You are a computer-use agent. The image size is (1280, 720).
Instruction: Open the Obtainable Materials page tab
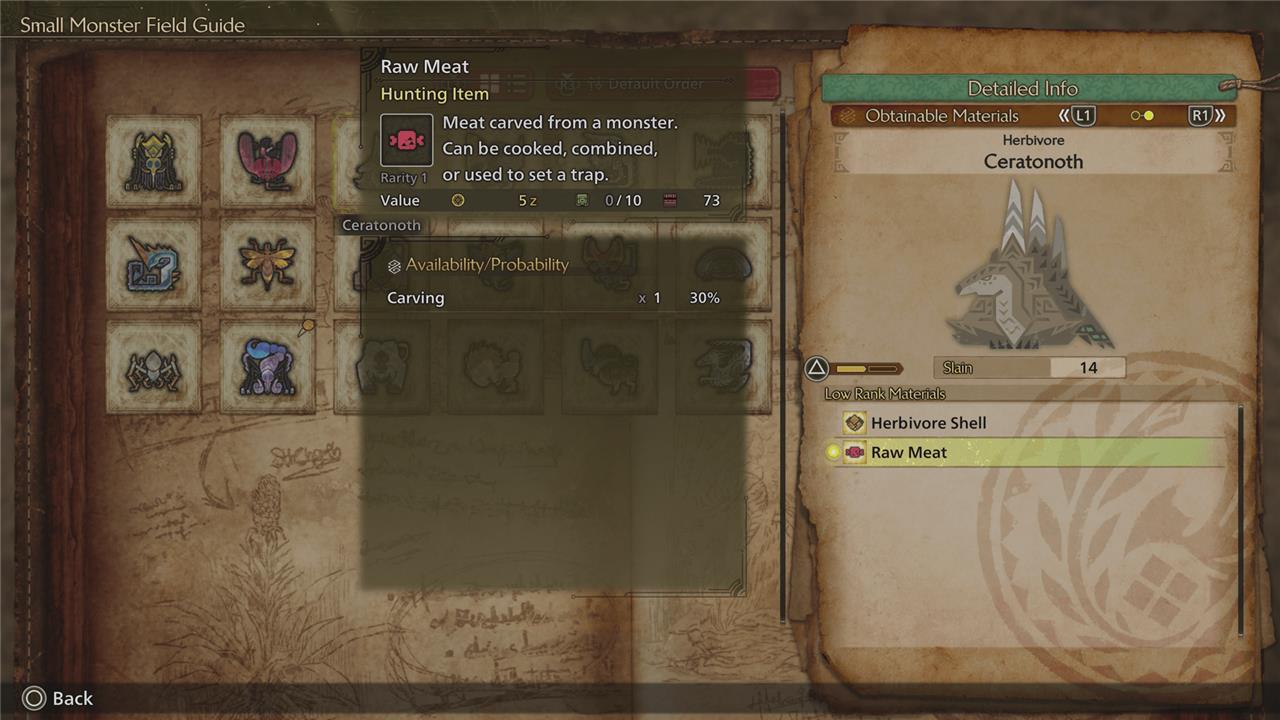pyautogui.click(x=941, y=116)
